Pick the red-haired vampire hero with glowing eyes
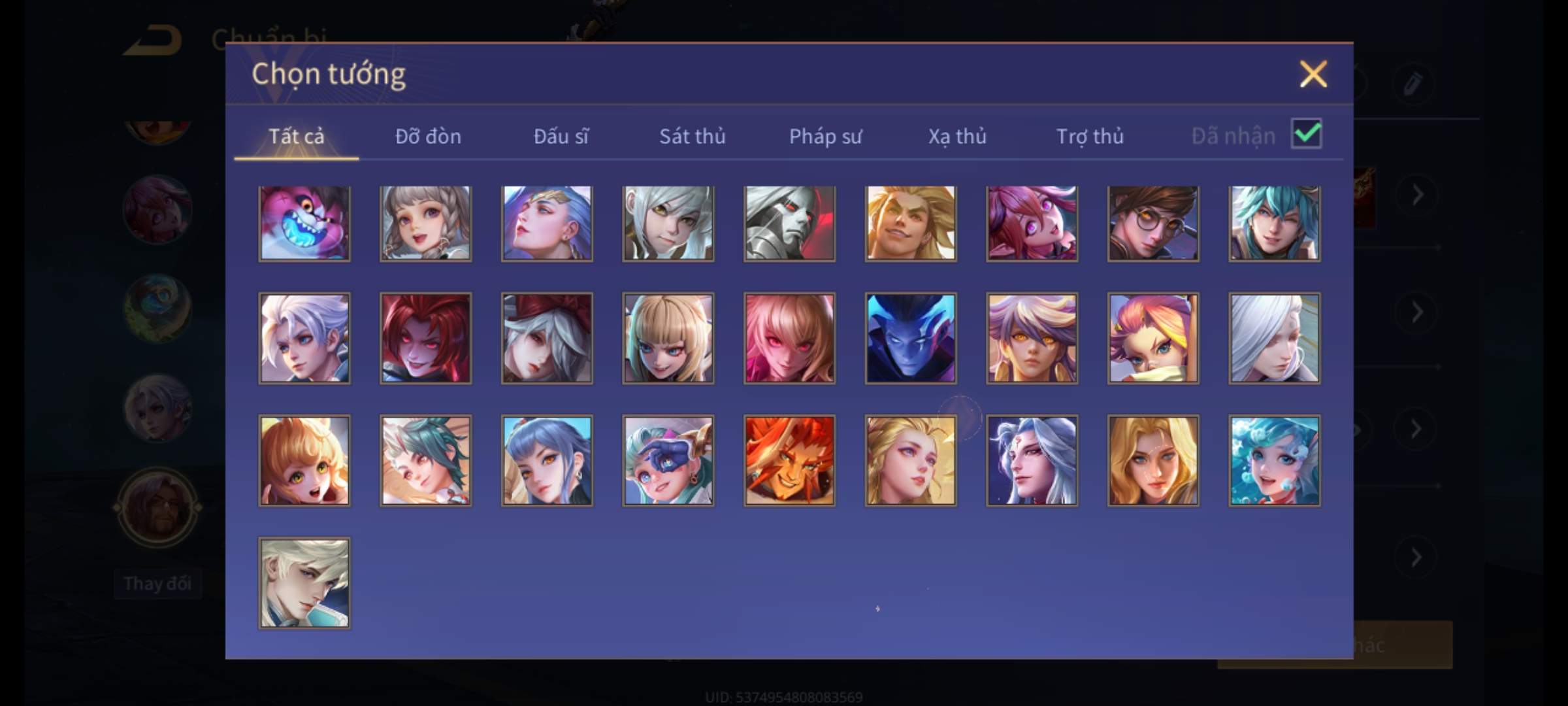The width and height of the screenshot is (1568, 706). (425, 338)
